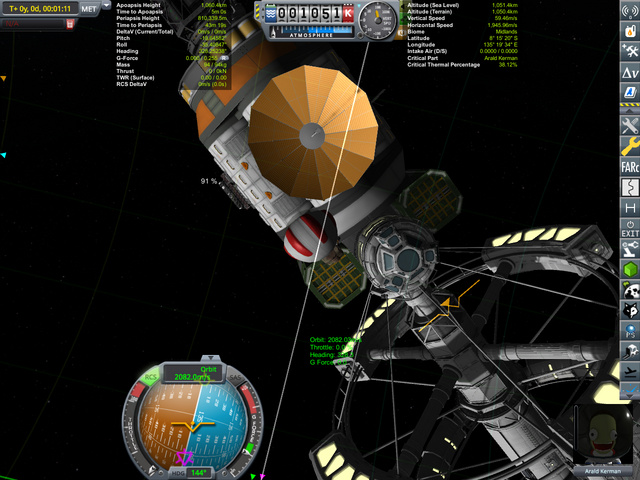Open the dropdown arrow beside MET
Viewport: 640px width, 480px height.
pyautogui.click(x=106, y=7)
